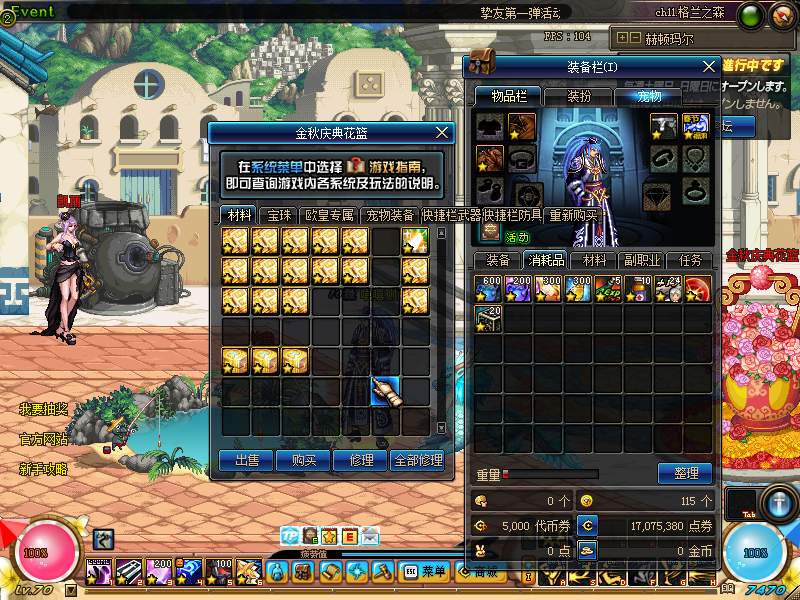Click the 修理 repair button
Image resolution: width=800 pixels, height=600 pixels.
click(362, 460)
